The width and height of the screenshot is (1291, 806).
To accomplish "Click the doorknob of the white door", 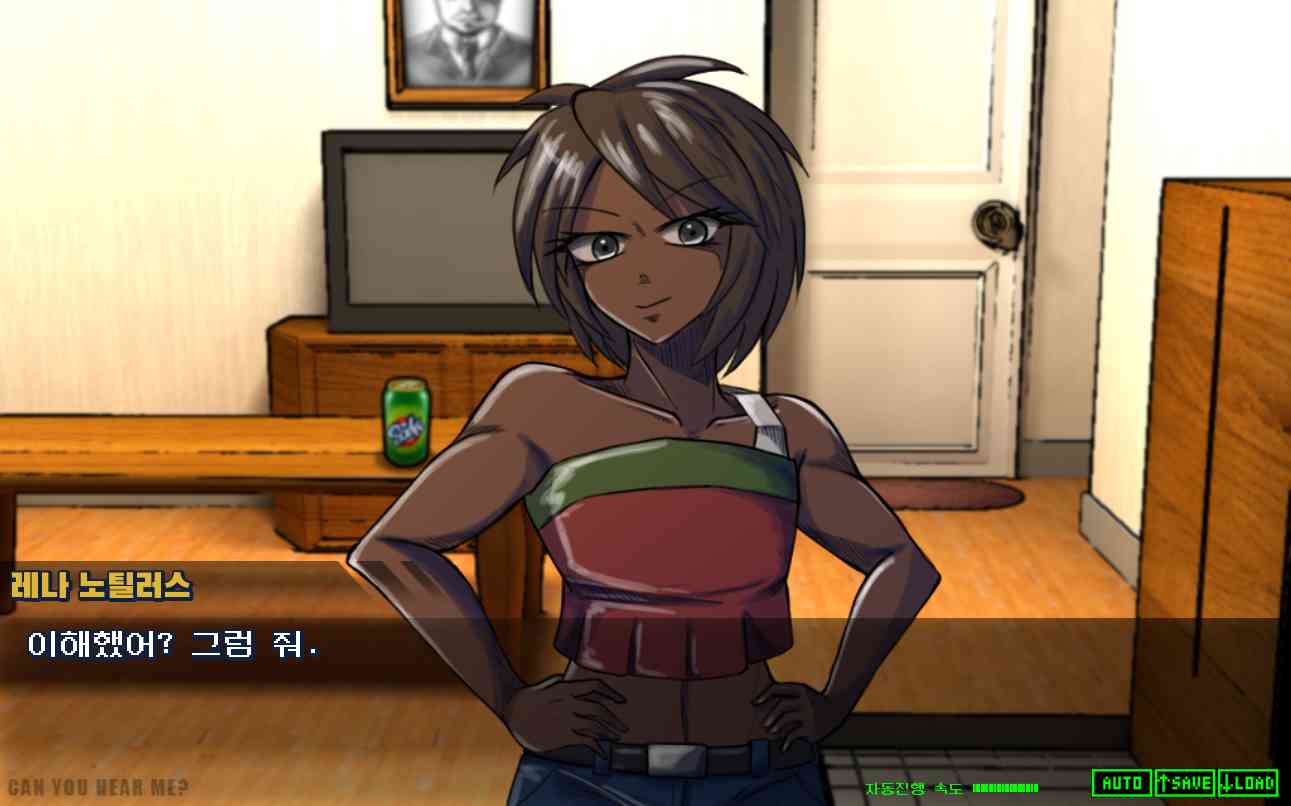I will (x=997, y=224).
